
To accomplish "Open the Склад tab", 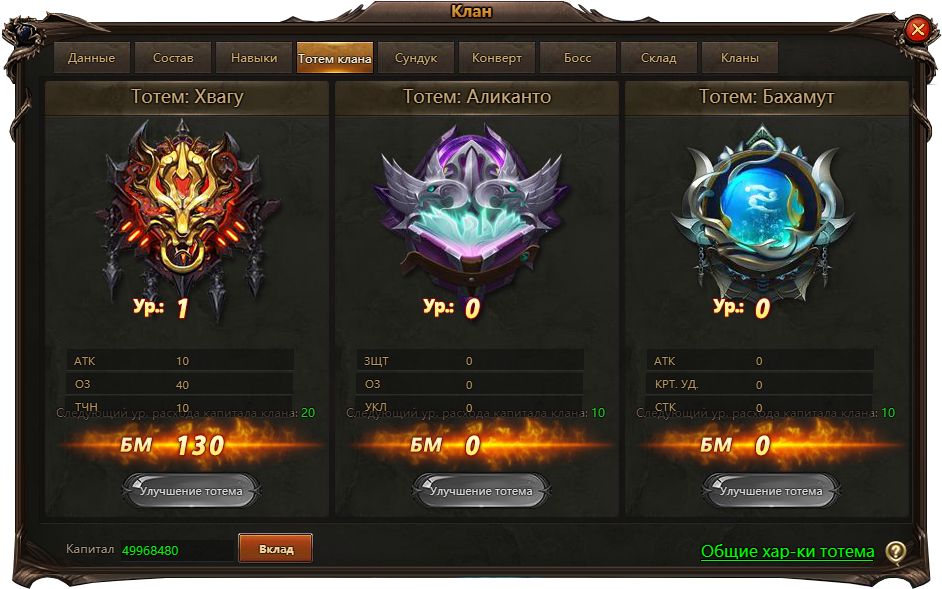I will click(659, 58).
